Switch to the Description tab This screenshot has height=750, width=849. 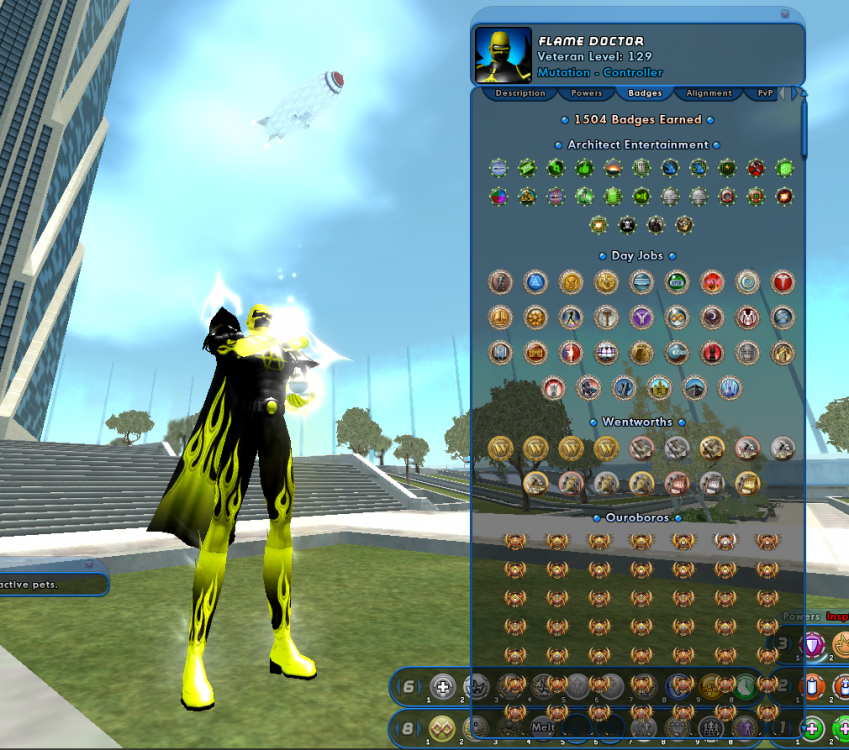pos(520,93)
